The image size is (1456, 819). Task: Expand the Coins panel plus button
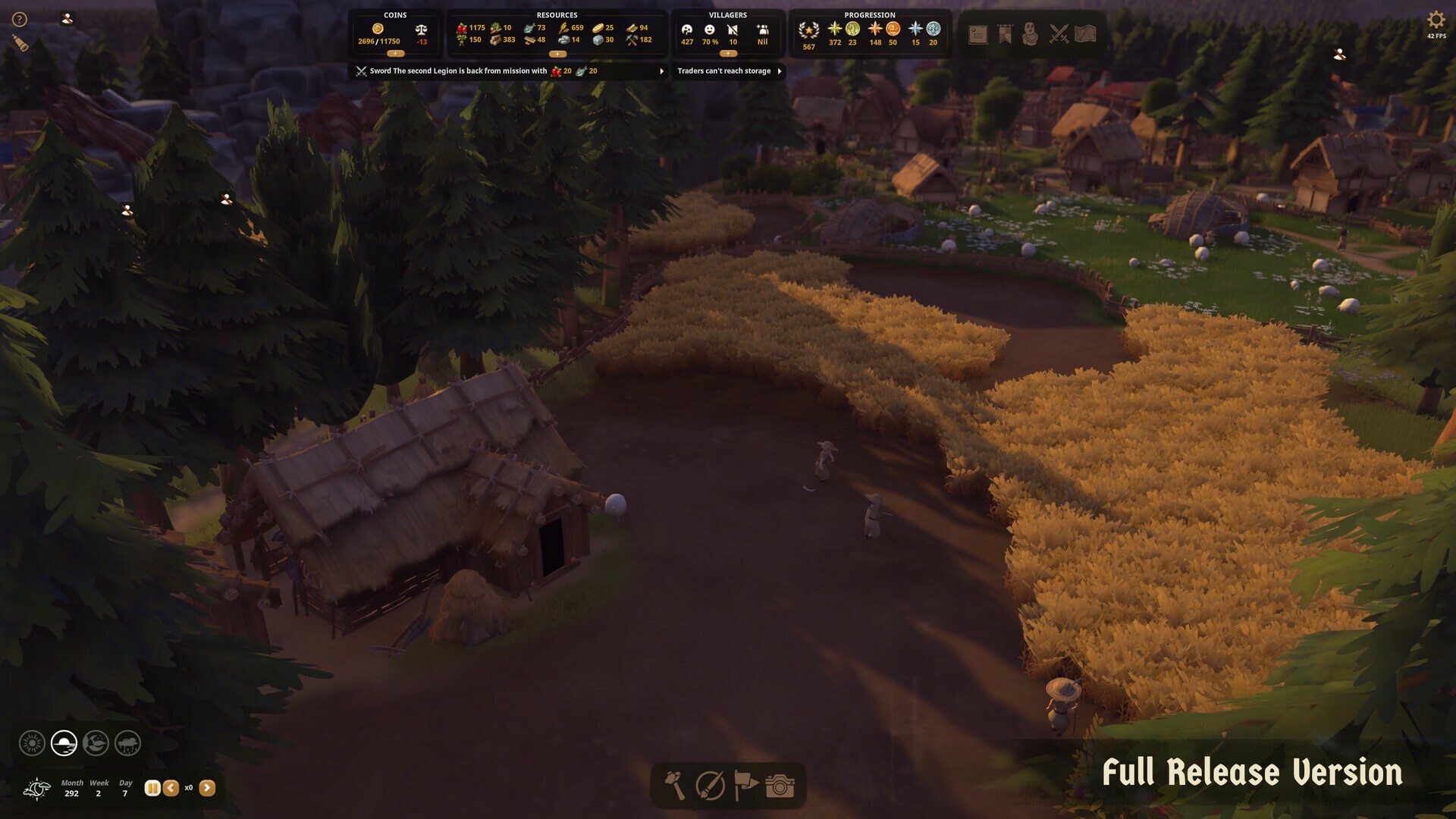pyautogui.click(x=395, y=54)
